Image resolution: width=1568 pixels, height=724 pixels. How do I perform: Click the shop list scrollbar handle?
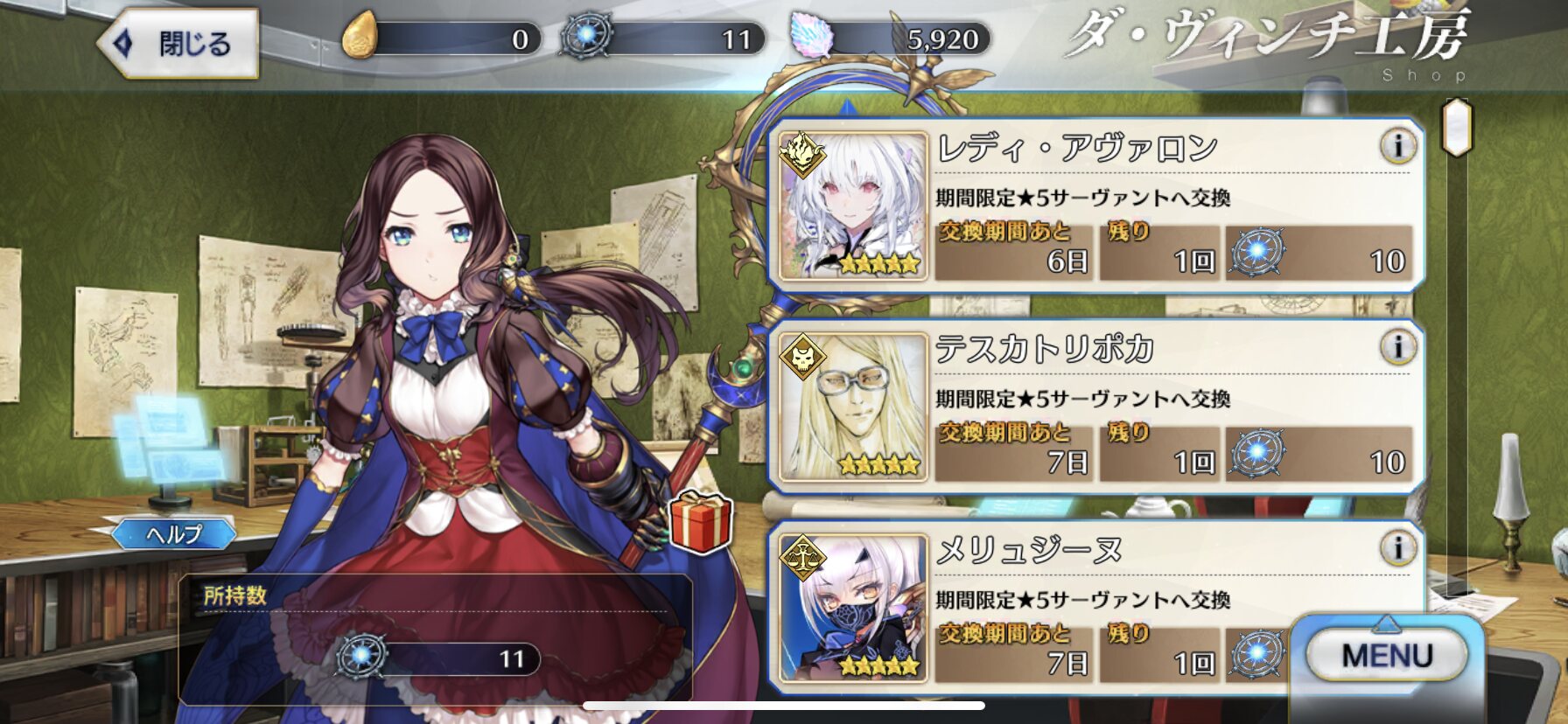[1457, 127]
